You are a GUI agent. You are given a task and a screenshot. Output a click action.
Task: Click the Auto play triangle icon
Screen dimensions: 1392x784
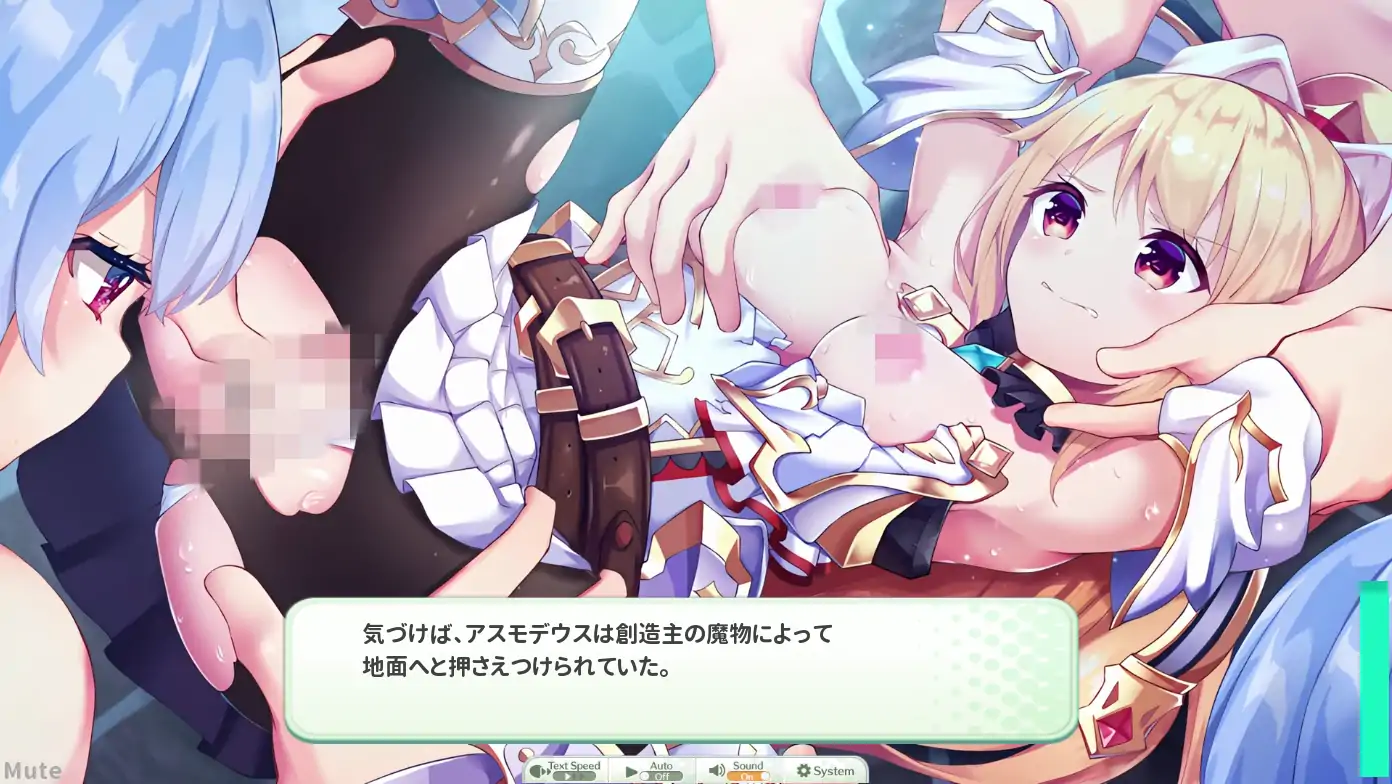(x=631, y=771)
